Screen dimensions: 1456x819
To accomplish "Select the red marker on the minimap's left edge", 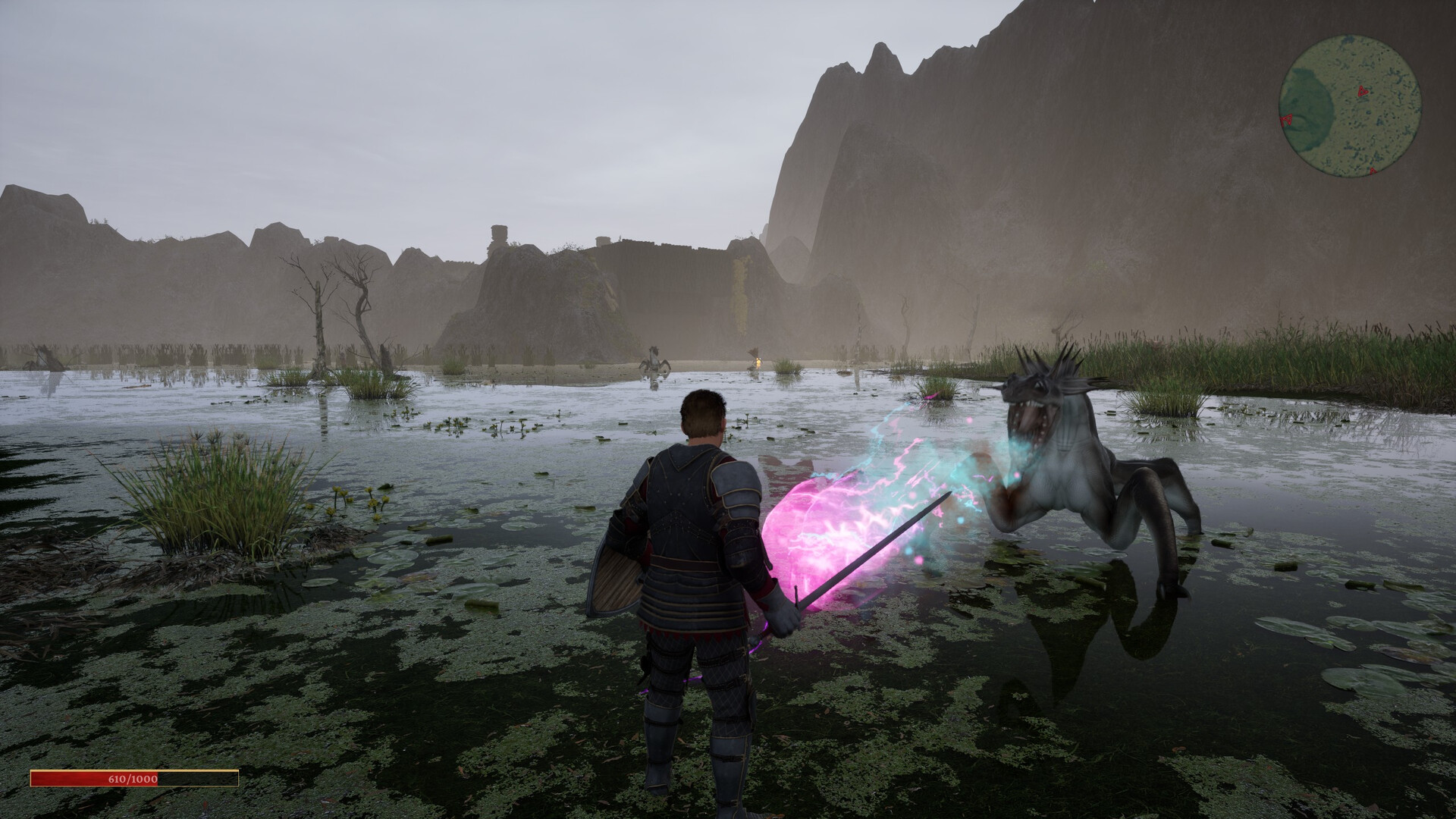I will pyautogui.click(x=1288, y=119).
